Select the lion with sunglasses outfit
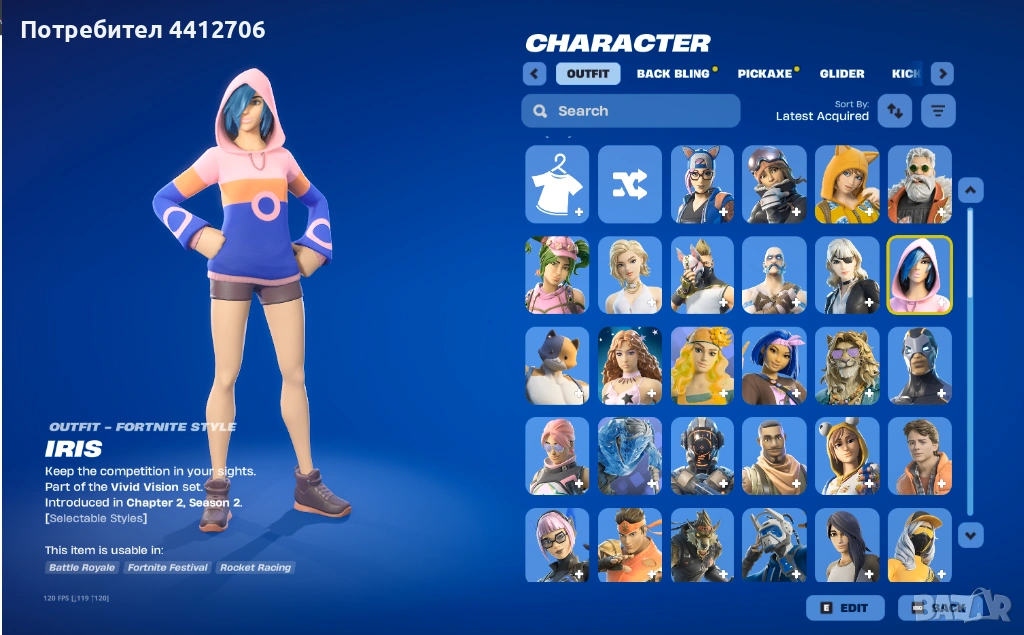This screenshot has width=1024, height=635. coord(847,366)
